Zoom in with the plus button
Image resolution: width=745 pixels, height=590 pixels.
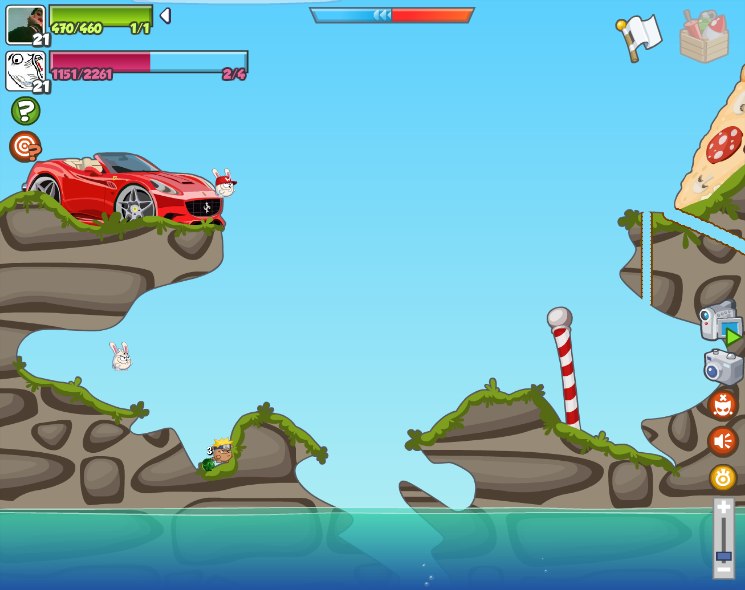(x=723, y=508)
